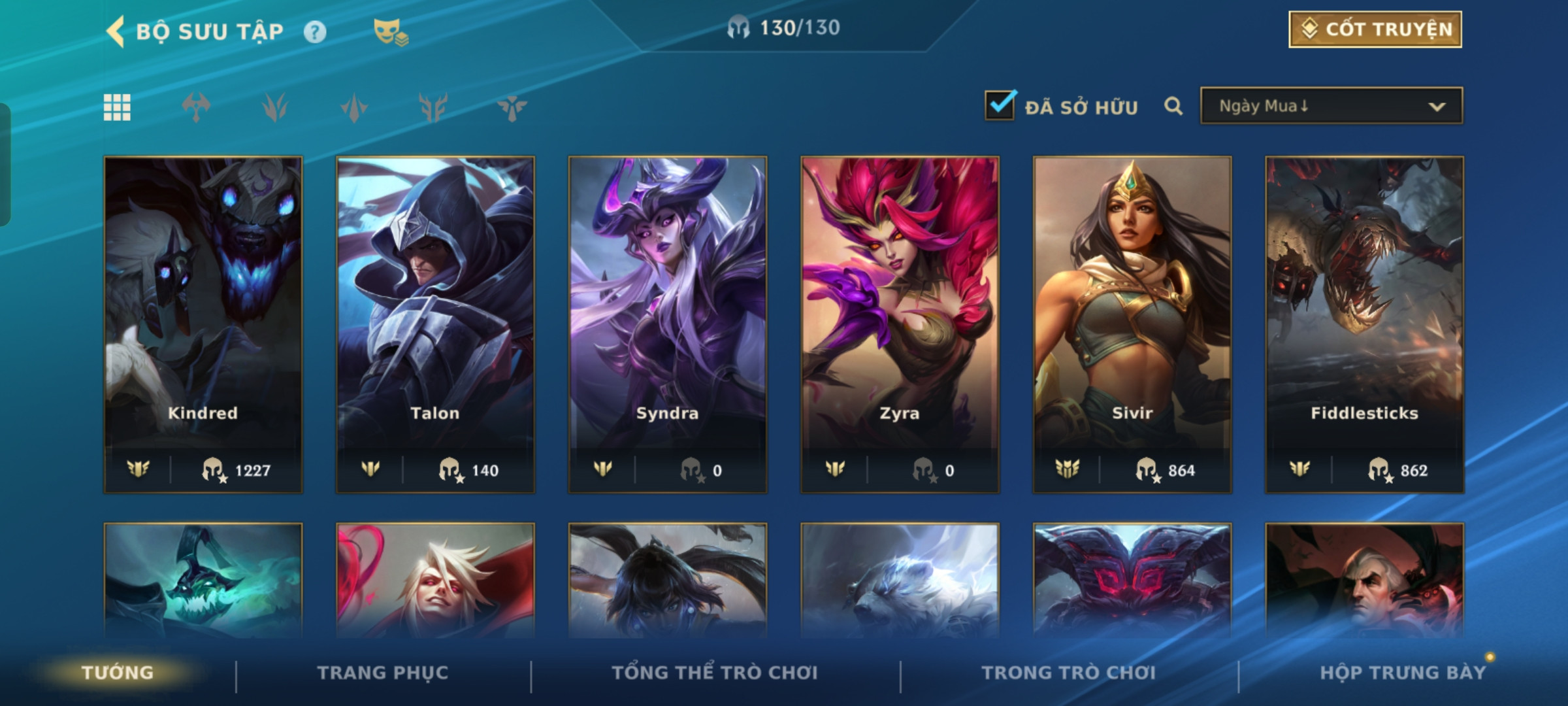Screen dimensions: 1568x706
Task: Go to the Trong Trò Chơi tab
Action: (1069, 673)
